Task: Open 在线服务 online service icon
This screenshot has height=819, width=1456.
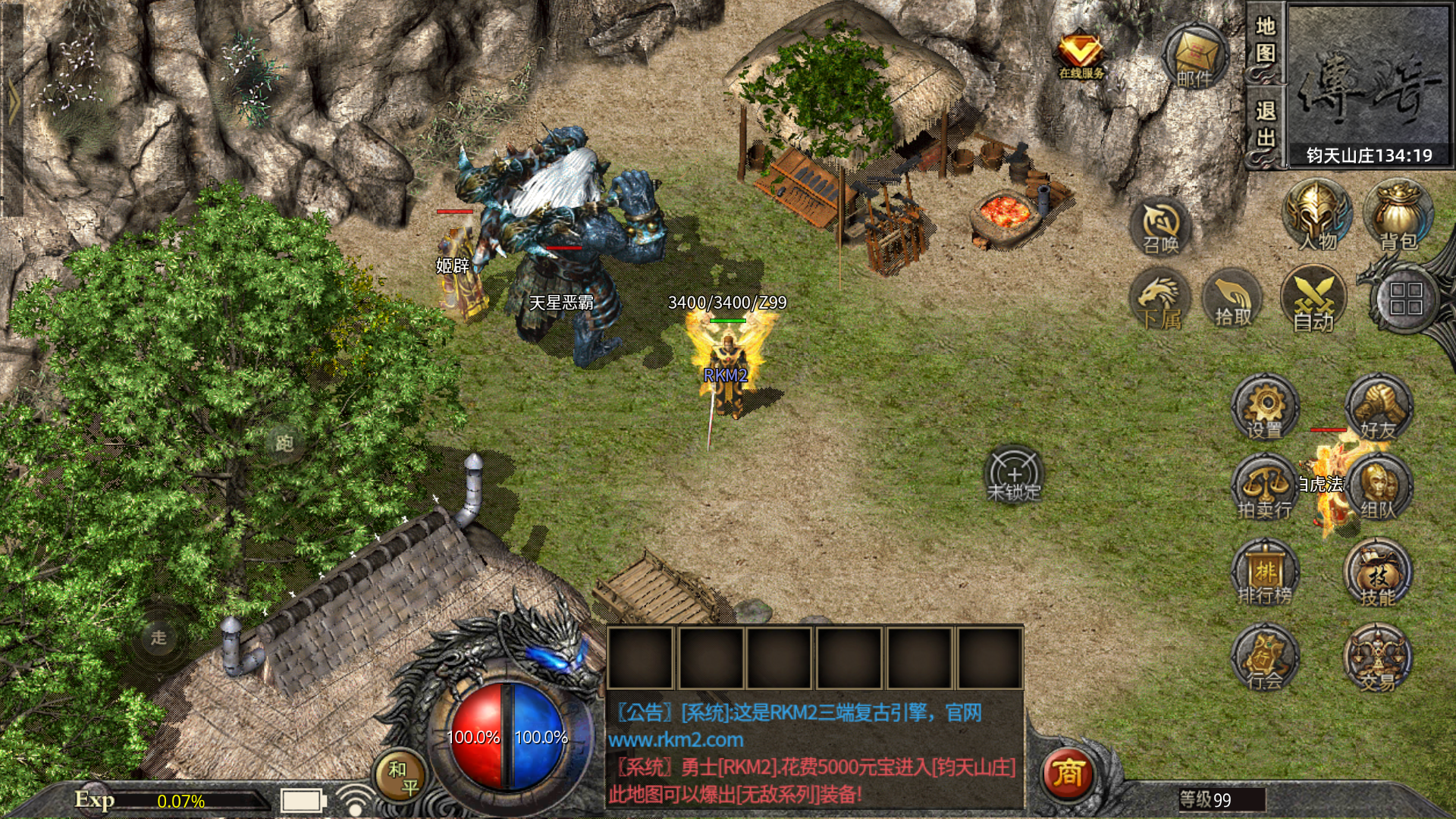Action: tap(1081, 55)
